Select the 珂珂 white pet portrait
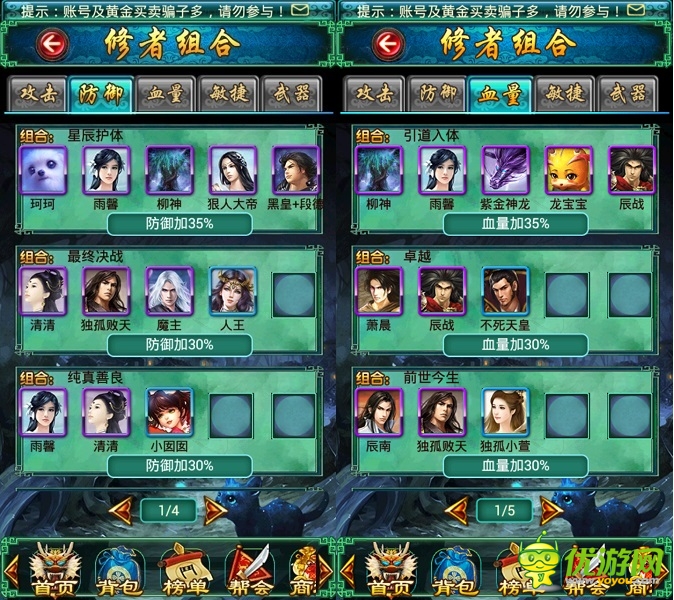Screen dimensions: 674x600 coord(43,170)
